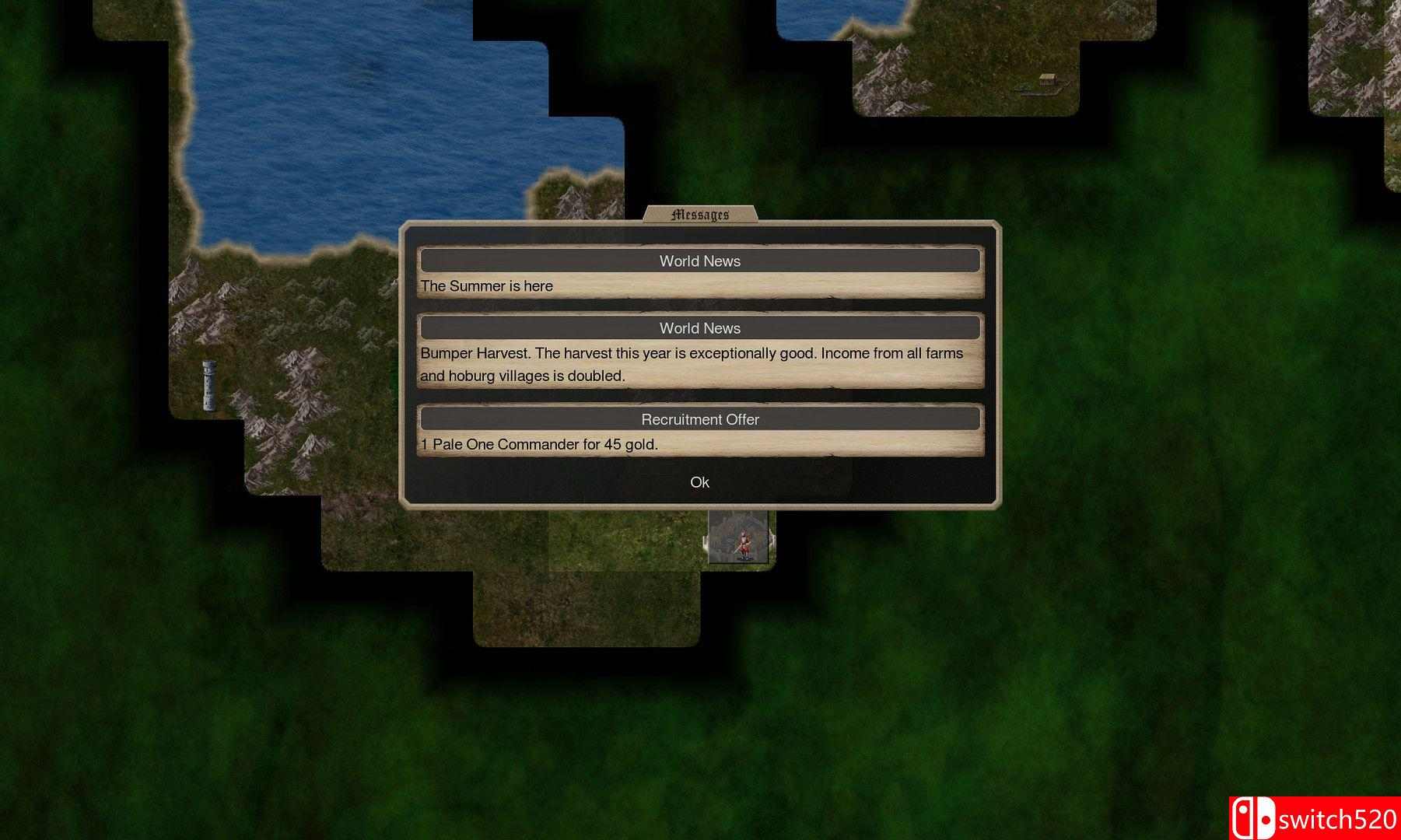Screen dimensions: 1401x840
Task: Open the Recruitment Offer header
Action: coord(699,419)
